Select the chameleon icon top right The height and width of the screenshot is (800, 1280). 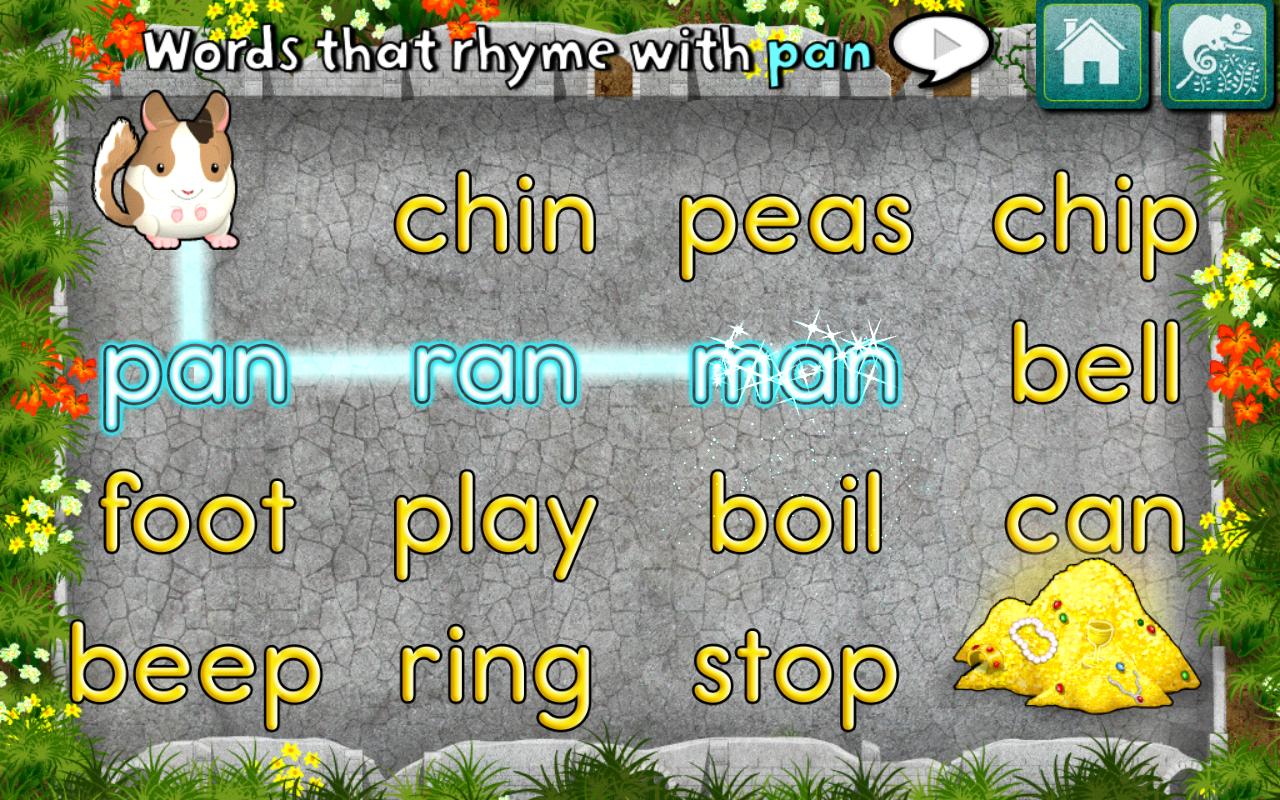click(x=1216, y=56)
